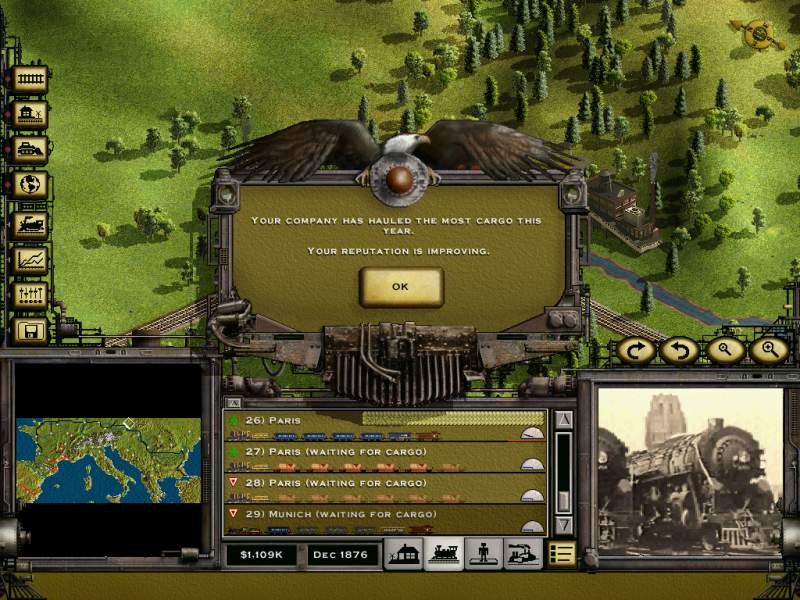Click the train list scroll-down arrow
This screenshot has height=600, width=800.
tap(563, 525)
